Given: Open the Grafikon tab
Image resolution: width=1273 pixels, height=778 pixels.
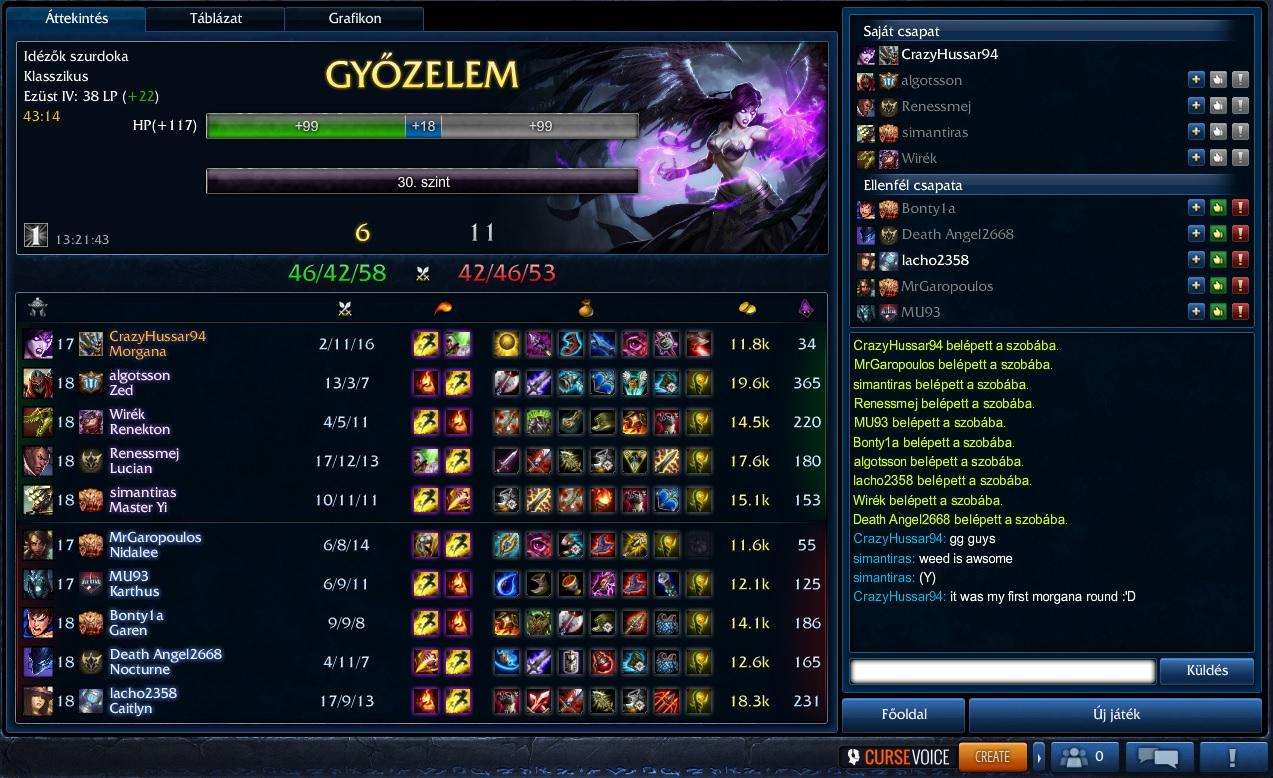Looking at the screenshot, I should (x=353, y=18).
